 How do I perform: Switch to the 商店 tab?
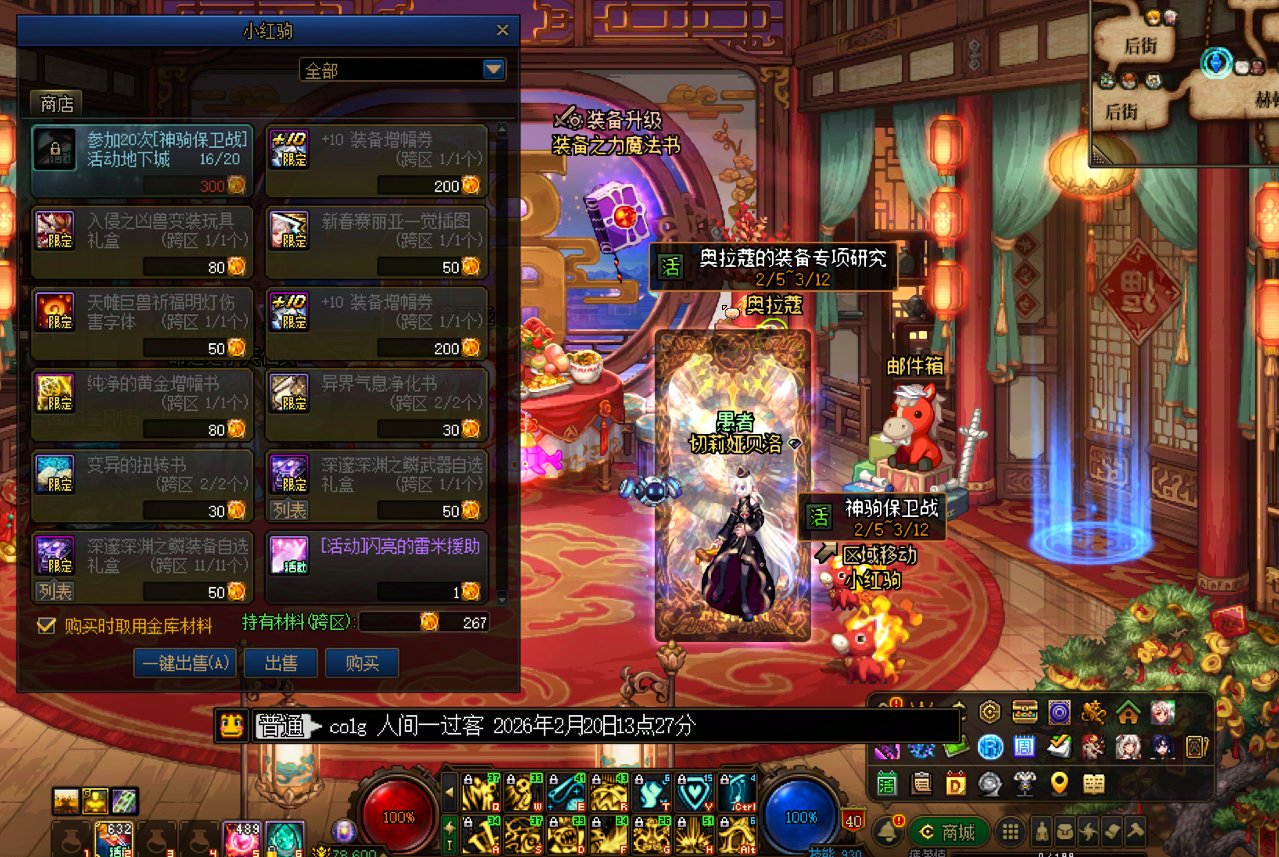[57, 103]
